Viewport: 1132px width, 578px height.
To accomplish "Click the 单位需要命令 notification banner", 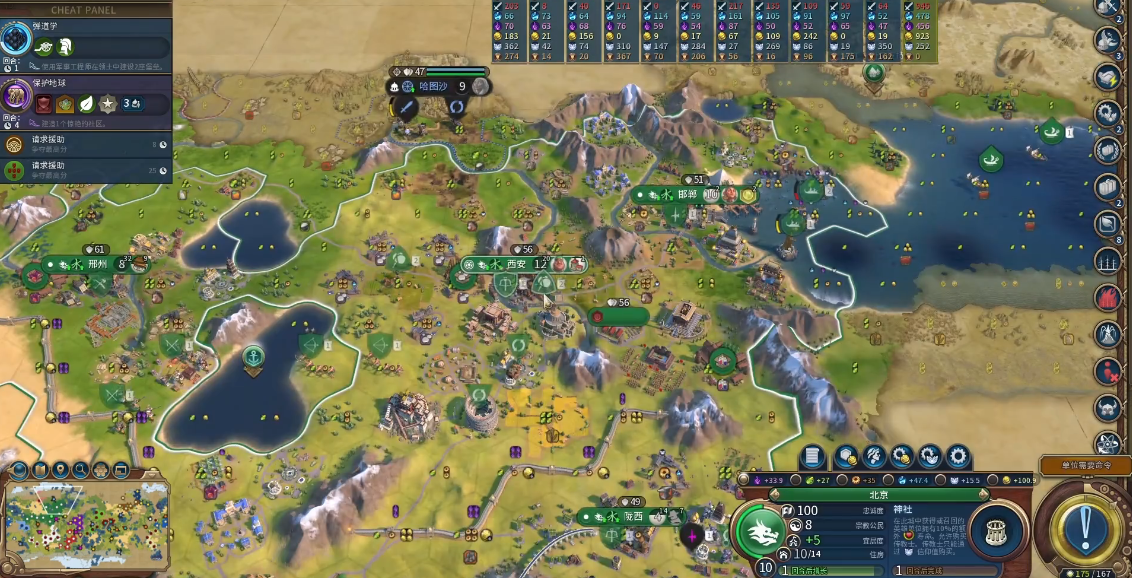I will (1083, 465).
